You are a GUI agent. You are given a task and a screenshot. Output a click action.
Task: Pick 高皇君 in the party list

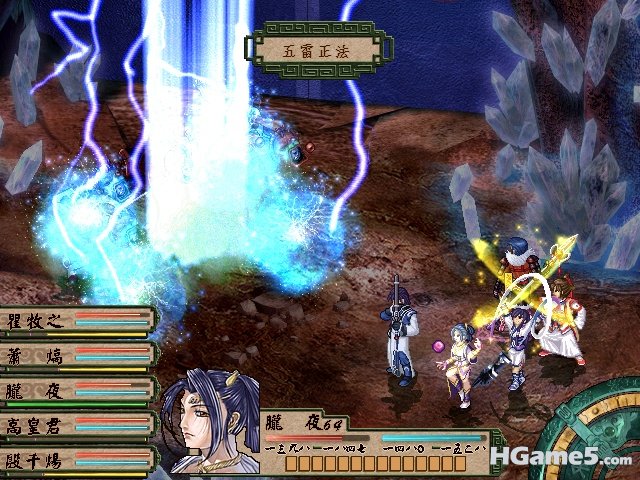click(x=76, y=426)
